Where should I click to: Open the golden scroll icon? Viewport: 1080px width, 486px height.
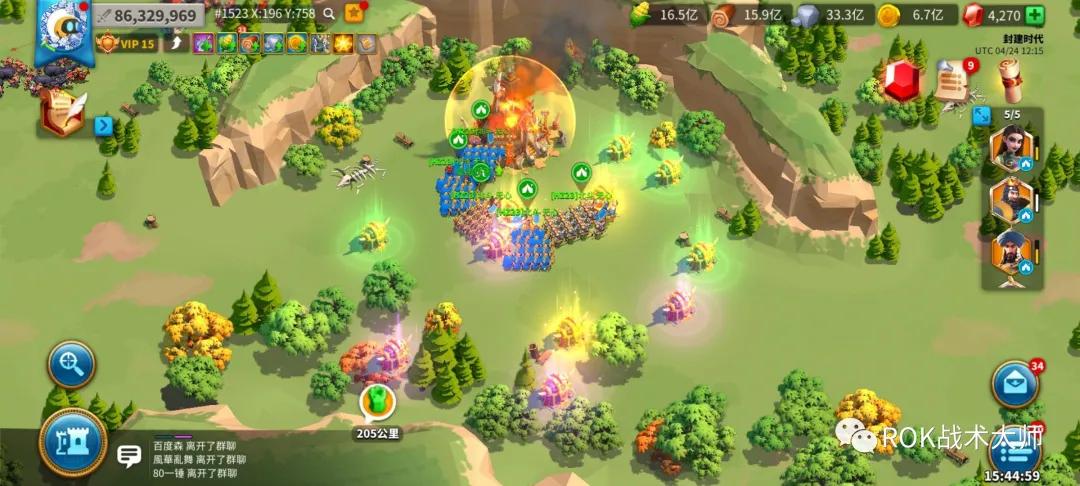(x=1011, y=81)
